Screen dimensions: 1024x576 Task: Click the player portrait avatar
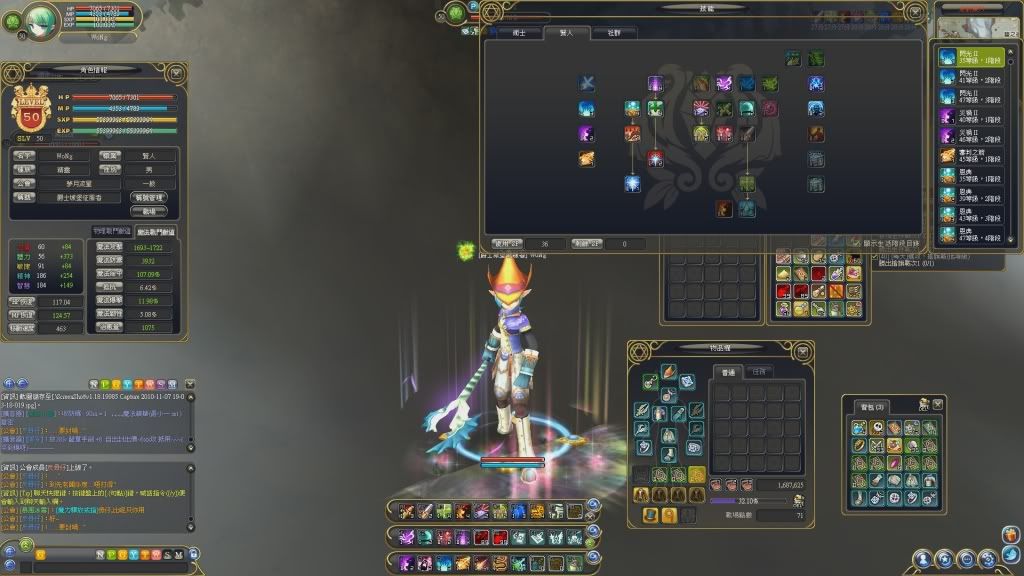click(42, 18)
